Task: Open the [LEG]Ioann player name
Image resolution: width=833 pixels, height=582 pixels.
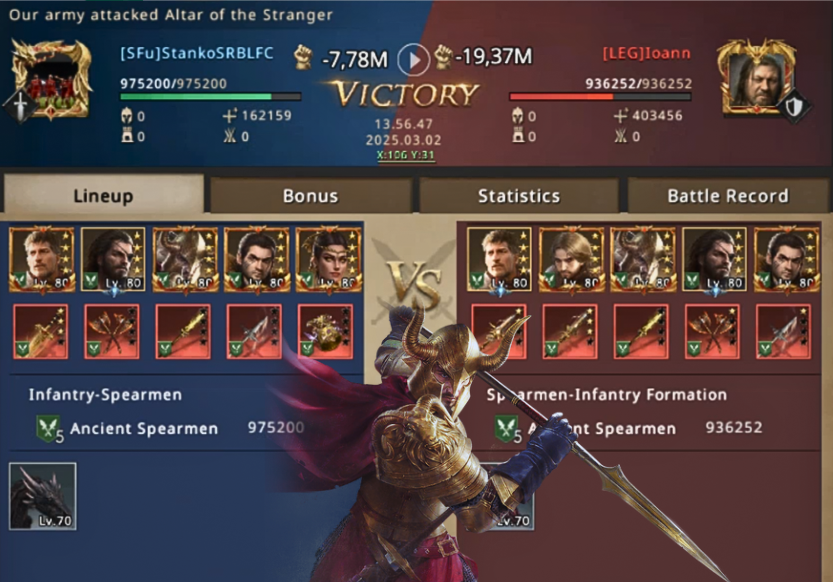Action: point(645,53)
